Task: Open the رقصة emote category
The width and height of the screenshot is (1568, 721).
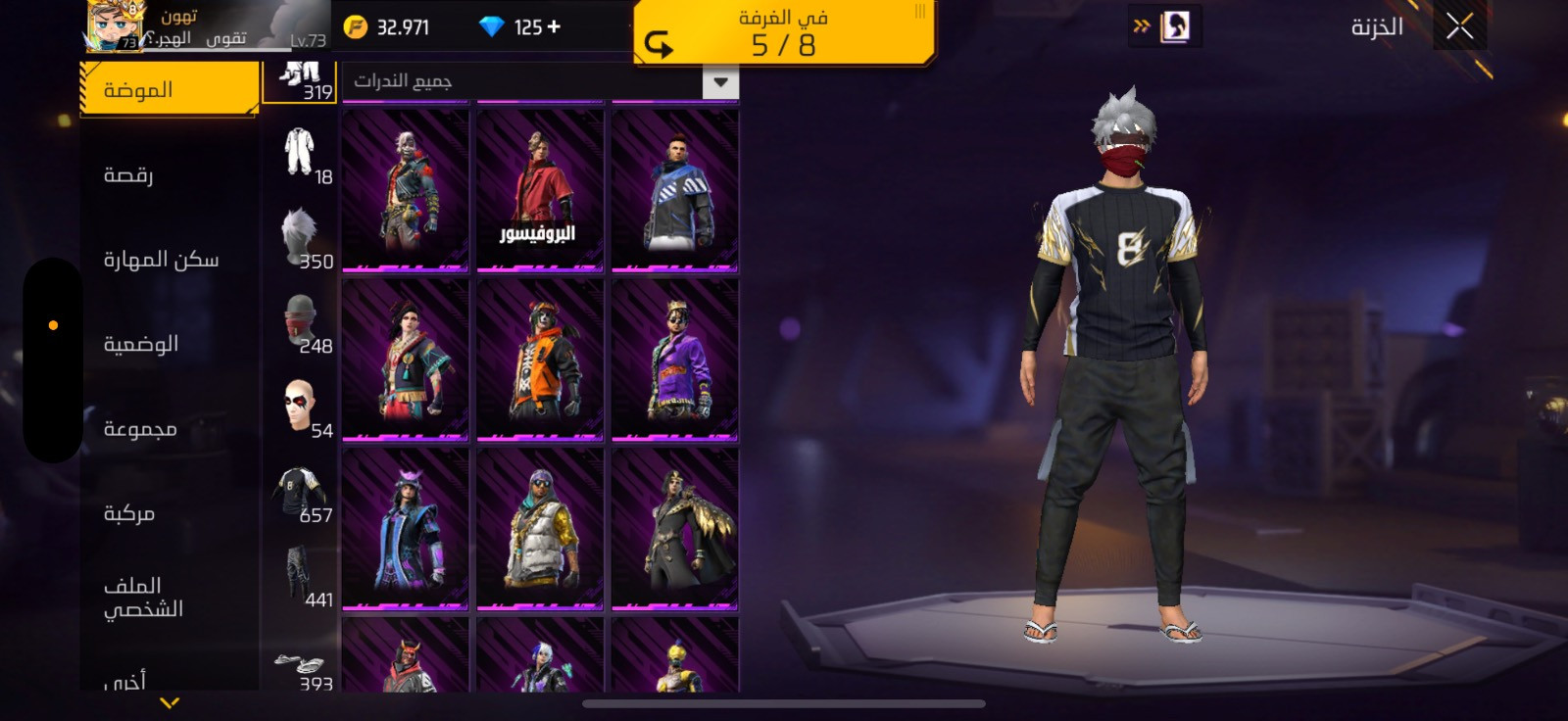Action: 129,175
